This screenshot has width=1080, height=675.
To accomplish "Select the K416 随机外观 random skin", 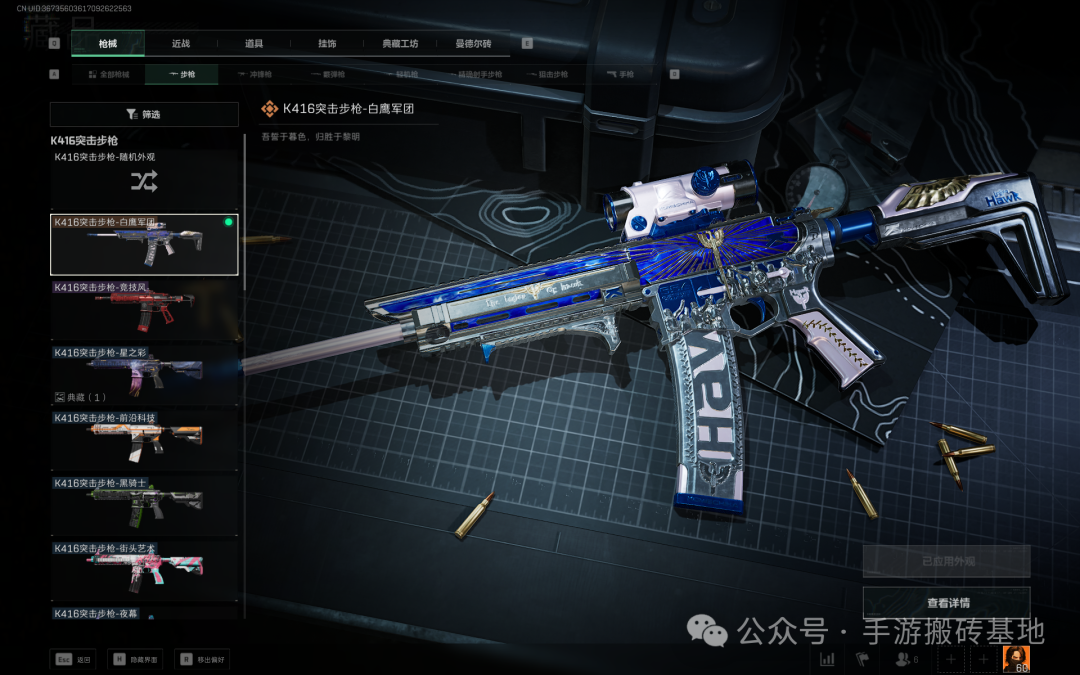I will [x=144, y=178].
